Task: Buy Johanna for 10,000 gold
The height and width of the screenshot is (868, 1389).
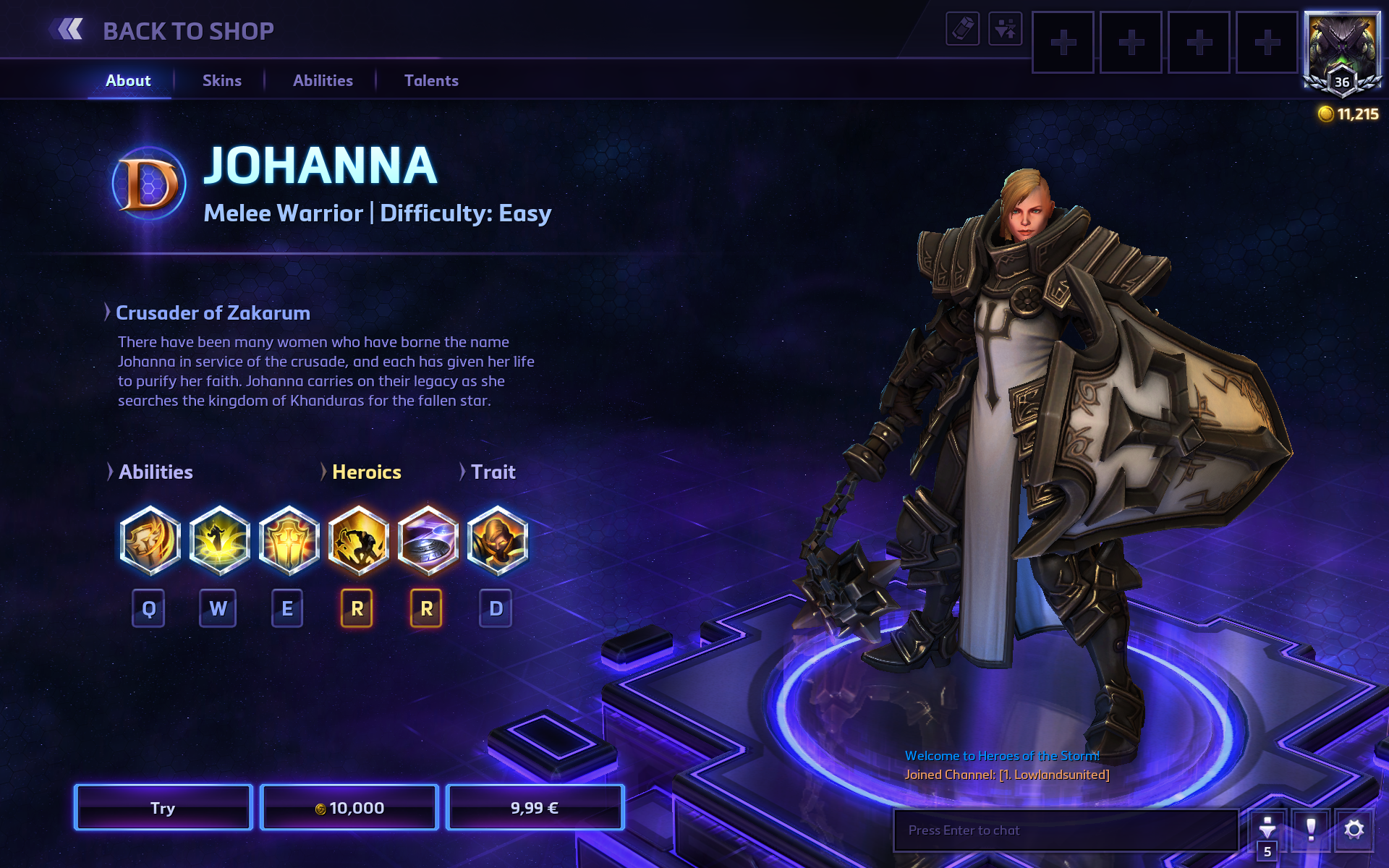Action: [349, 808]
